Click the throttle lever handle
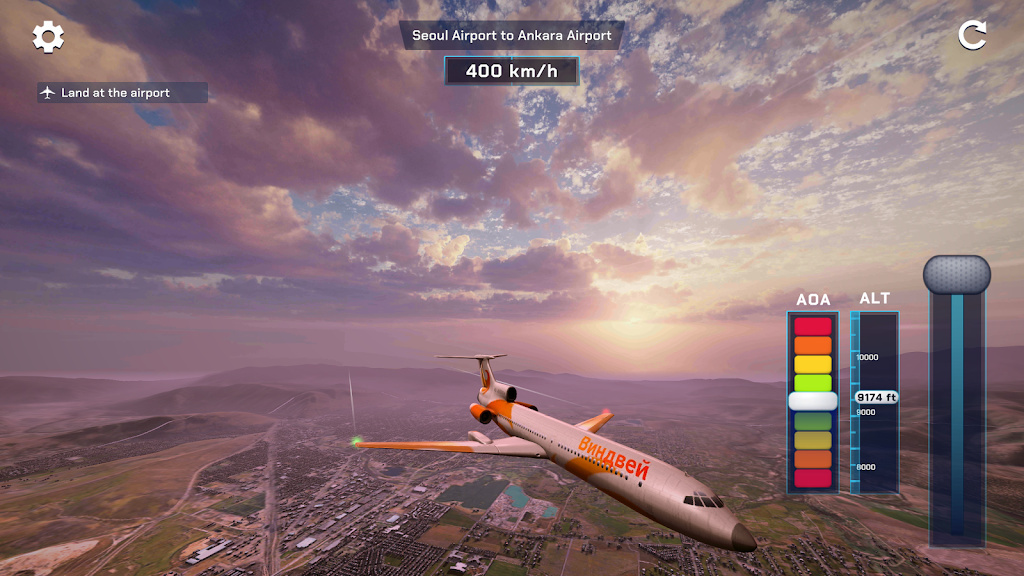 [x=956, y=274]
